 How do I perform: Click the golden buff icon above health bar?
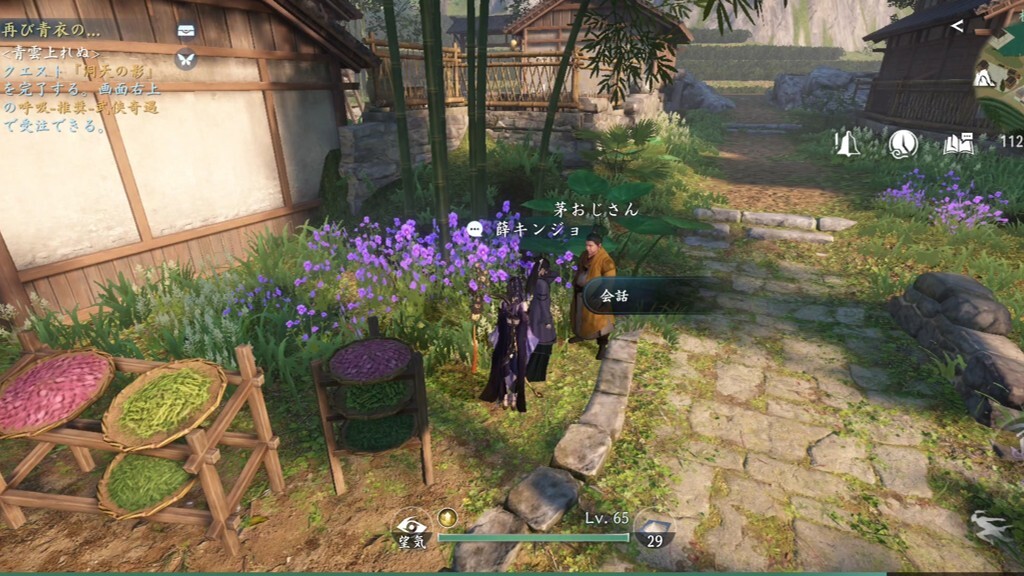click(448, 516)
